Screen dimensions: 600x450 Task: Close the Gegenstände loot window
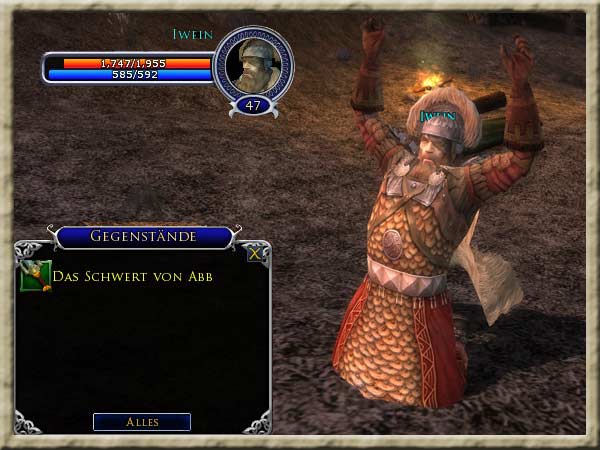(255, 253)
